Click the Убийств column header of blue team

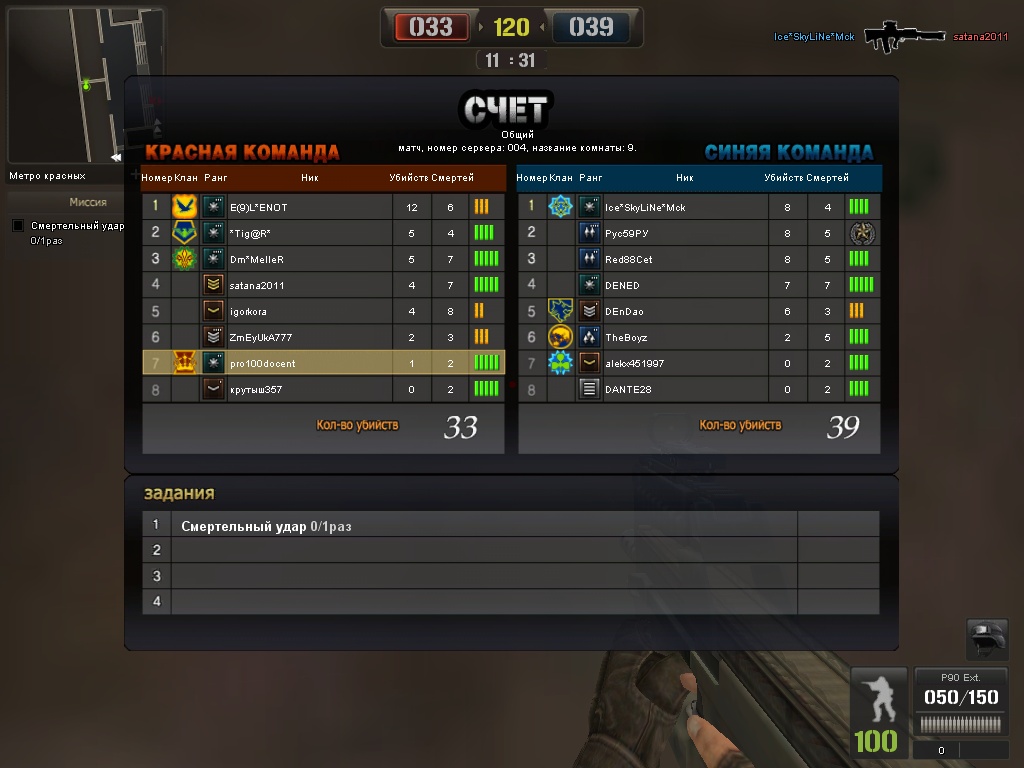pyautogui.click(x=783, y=178)
